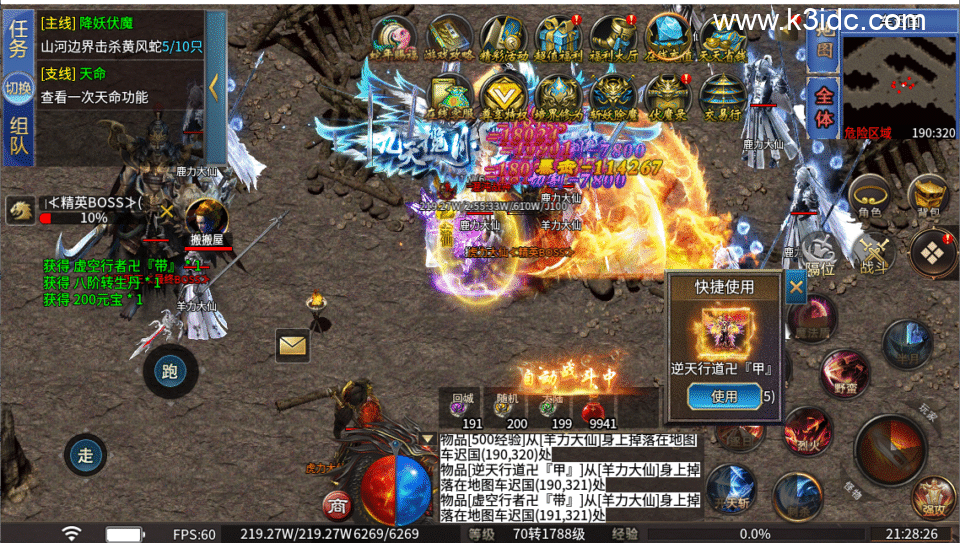Tap the 强攻 attack button

point(933,496)
